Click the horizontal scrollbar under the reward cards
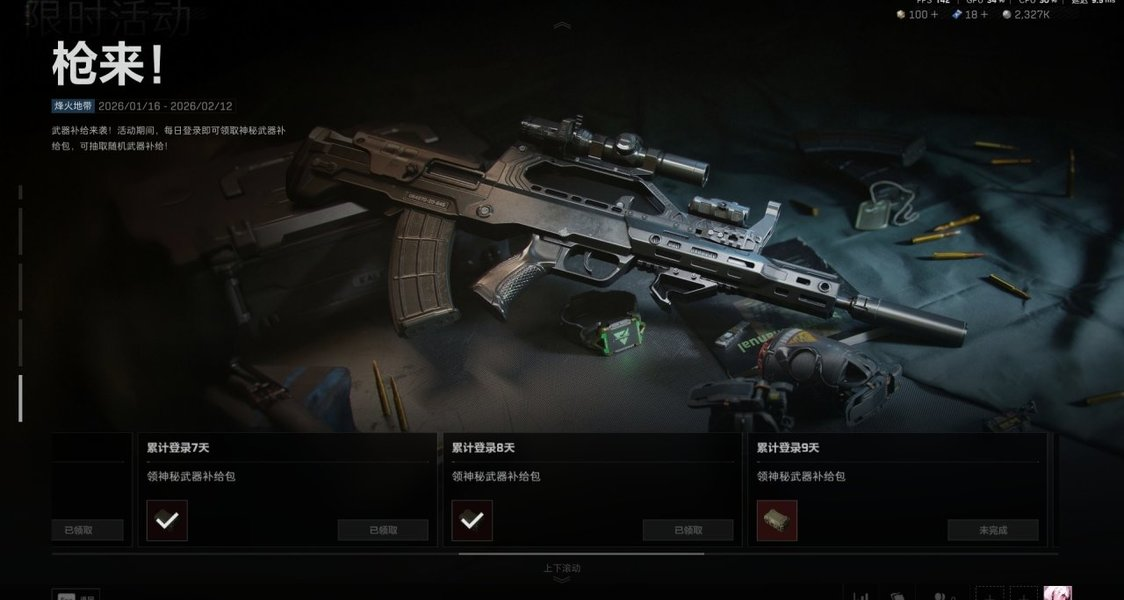Viewport: 1124px width, 600px height. (581, 553)
